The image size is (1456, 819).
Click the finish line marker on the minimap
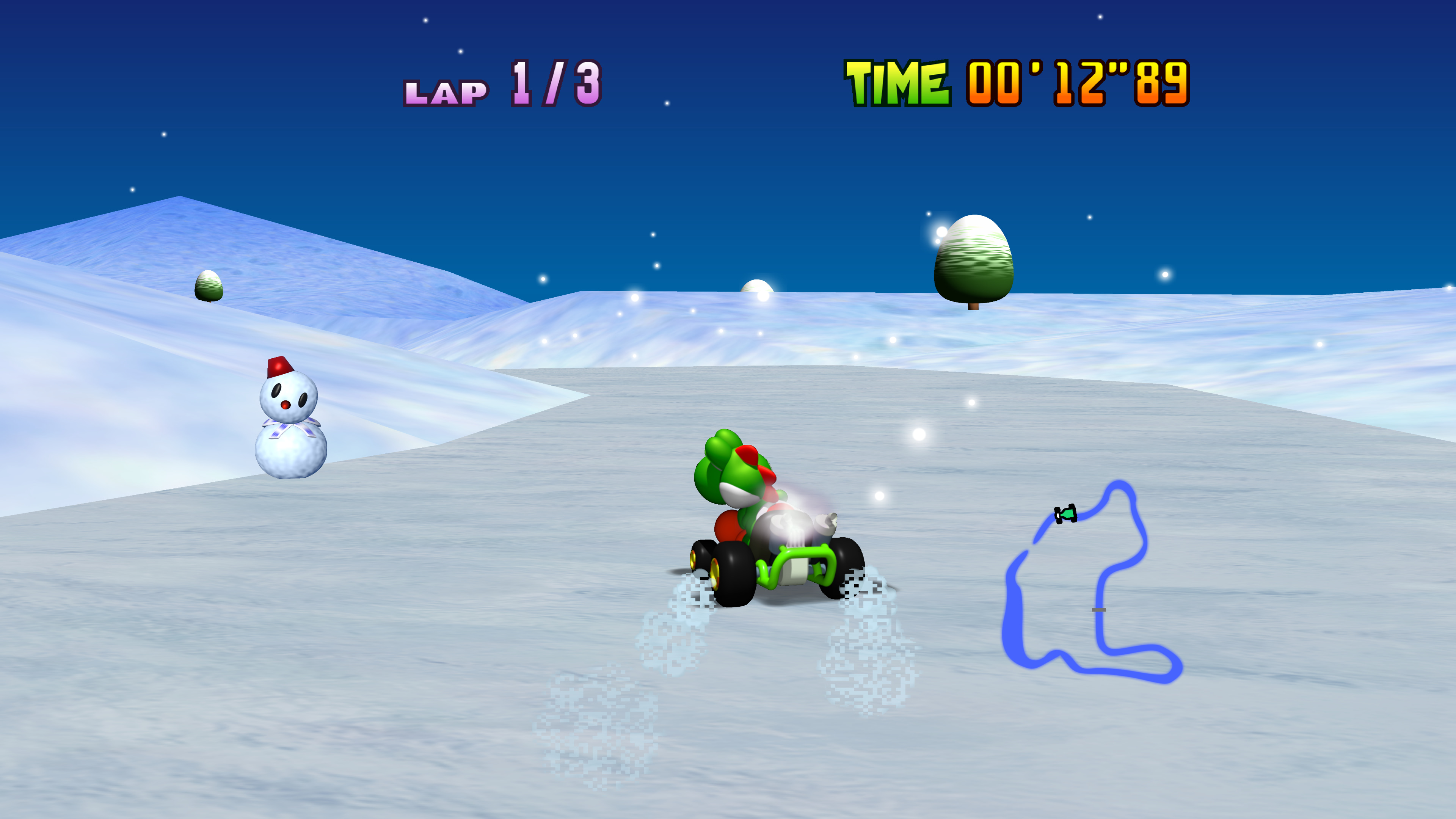[1098, 610]
